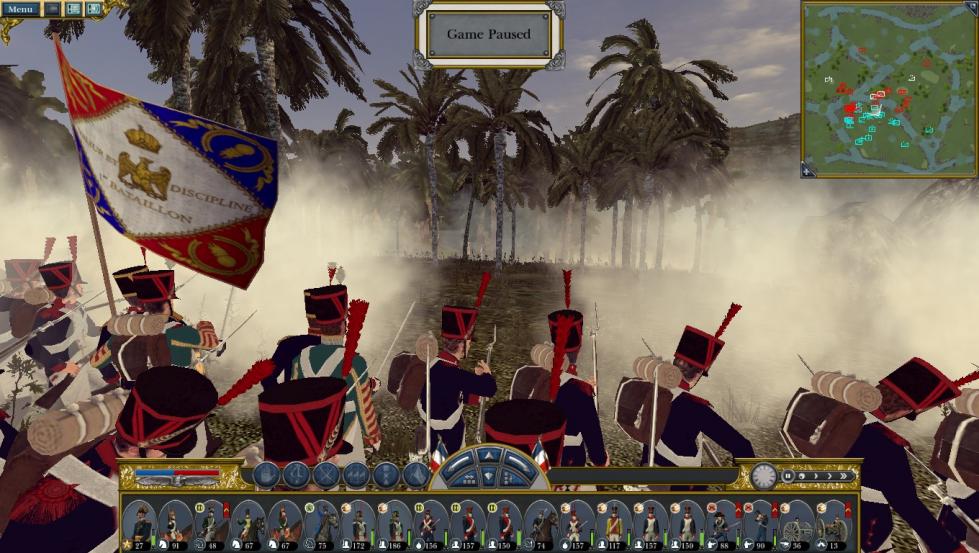This screenshot has width=979, height=553.
Task: Open the Menu button
Action: pyautogui.click(x=19, y=9)
